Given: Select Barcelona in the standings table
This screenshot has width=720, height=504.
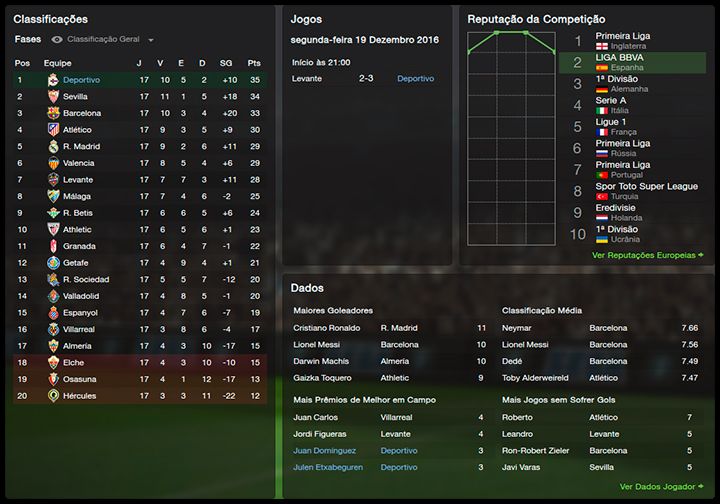Looking at the screenshot, I should 81,113.
